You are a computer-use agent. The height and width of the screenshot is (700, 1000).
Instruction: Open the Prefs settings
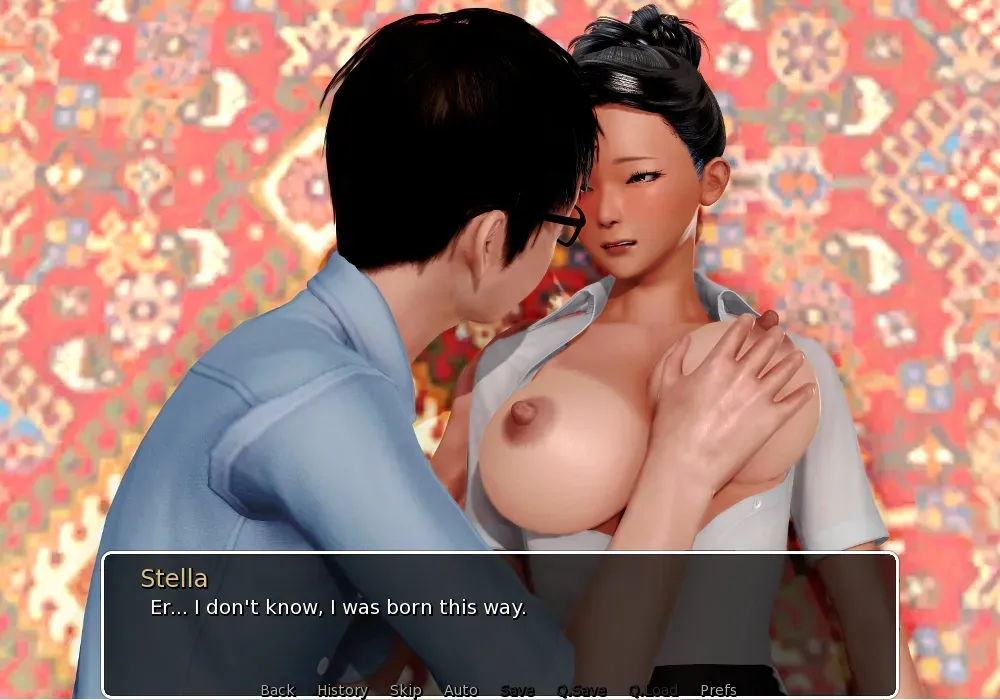[x=718, y=690]
